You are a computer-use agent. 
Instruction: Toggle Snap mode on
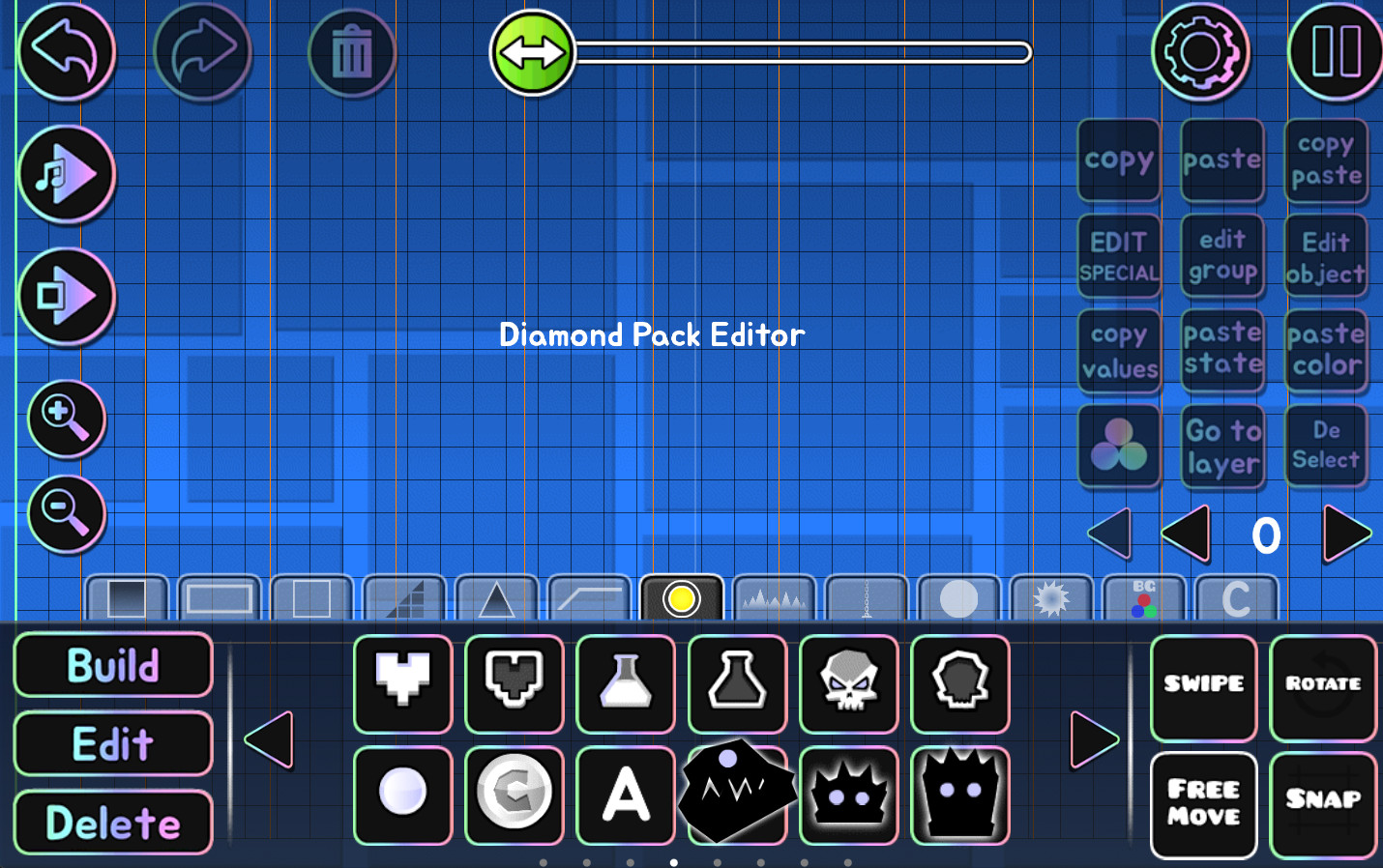pos(1323,804)
